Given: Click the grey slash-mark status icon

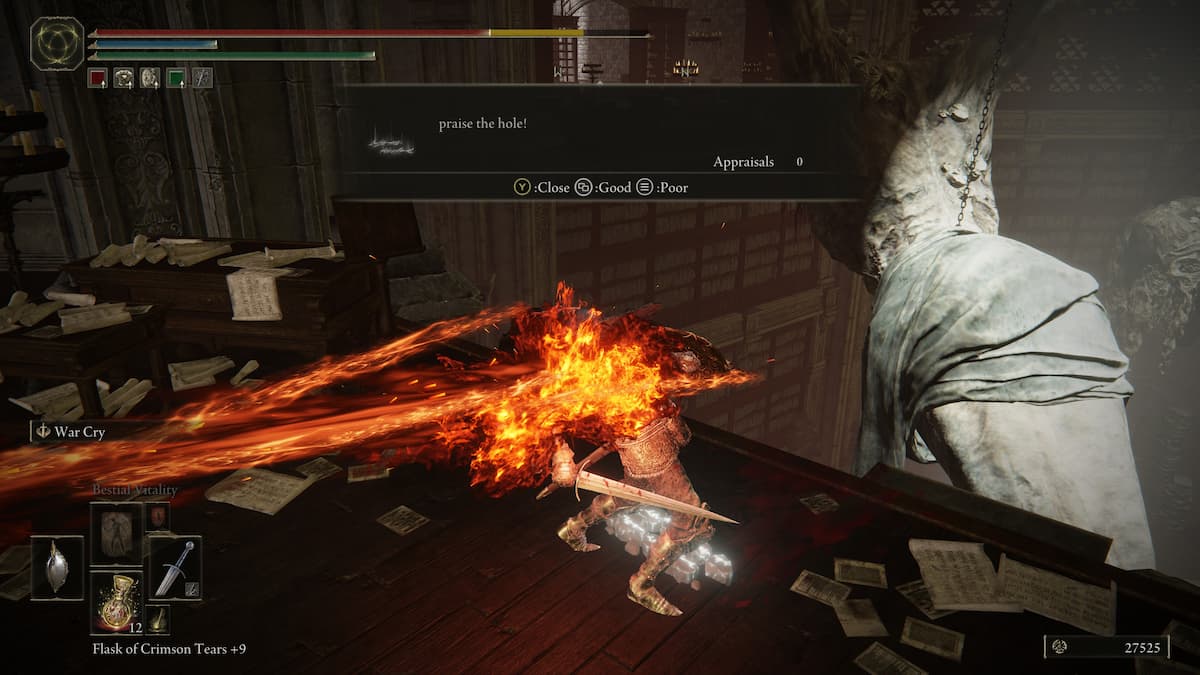Looking at the screenshot, I should pos(202,77).
